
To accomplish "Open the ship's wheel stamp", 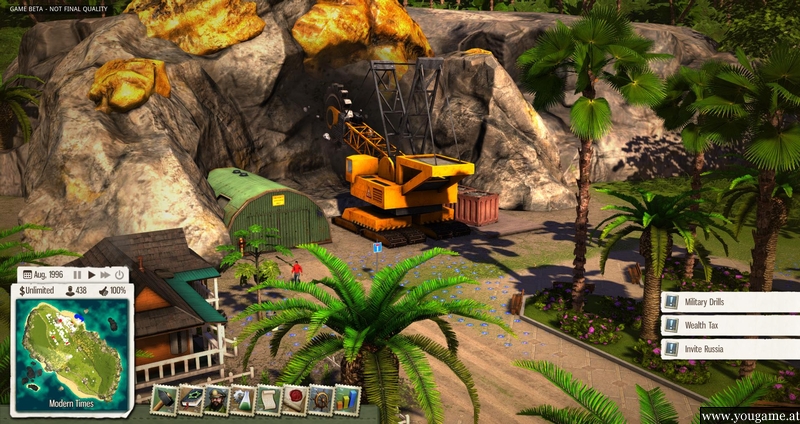I will pyautogui.click(x=321, y=399).
